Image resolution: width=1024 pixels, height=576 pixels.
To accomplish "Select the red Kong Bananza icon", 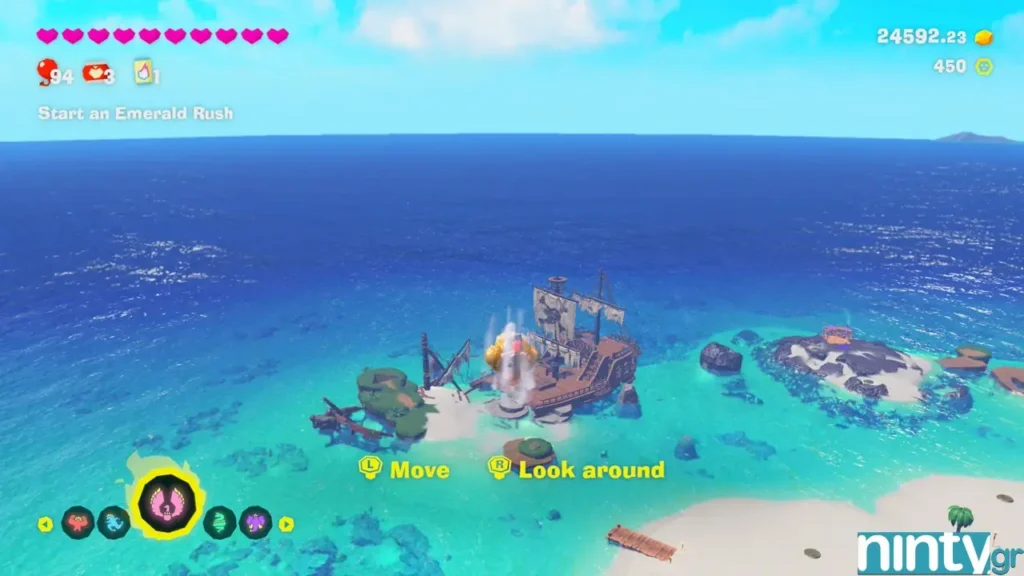I will point(77,522).
